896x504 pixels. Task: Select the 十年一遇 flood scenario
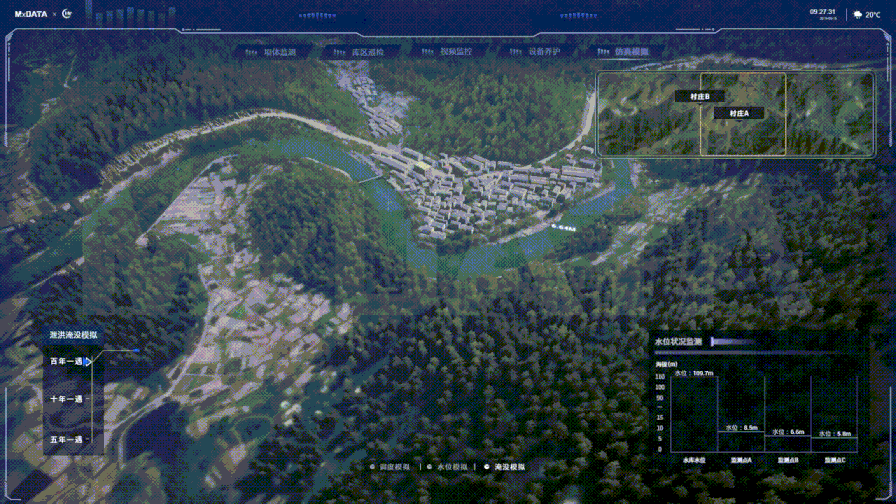click(x=67, y=399)
